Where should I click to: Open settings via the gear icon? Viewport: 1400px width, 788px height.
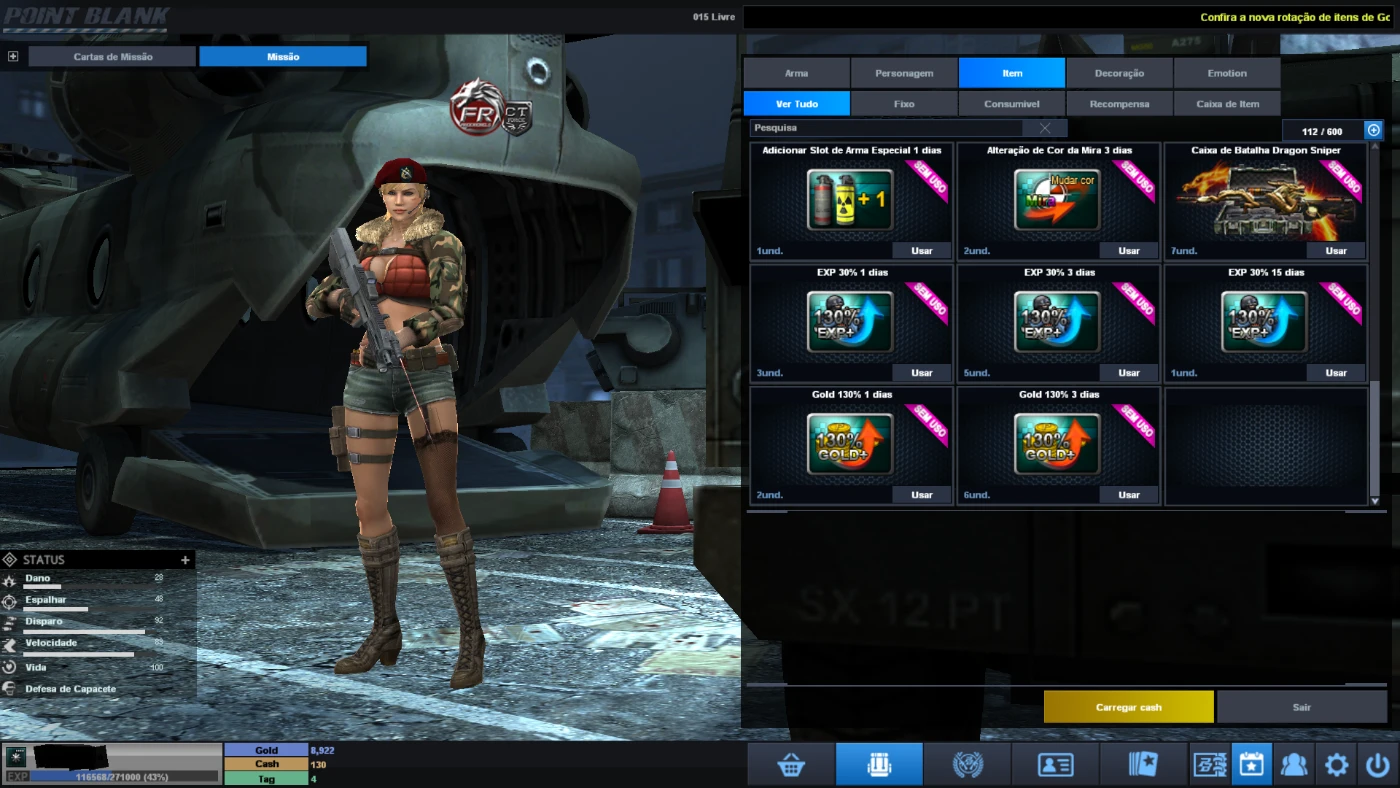[1336, 765]
